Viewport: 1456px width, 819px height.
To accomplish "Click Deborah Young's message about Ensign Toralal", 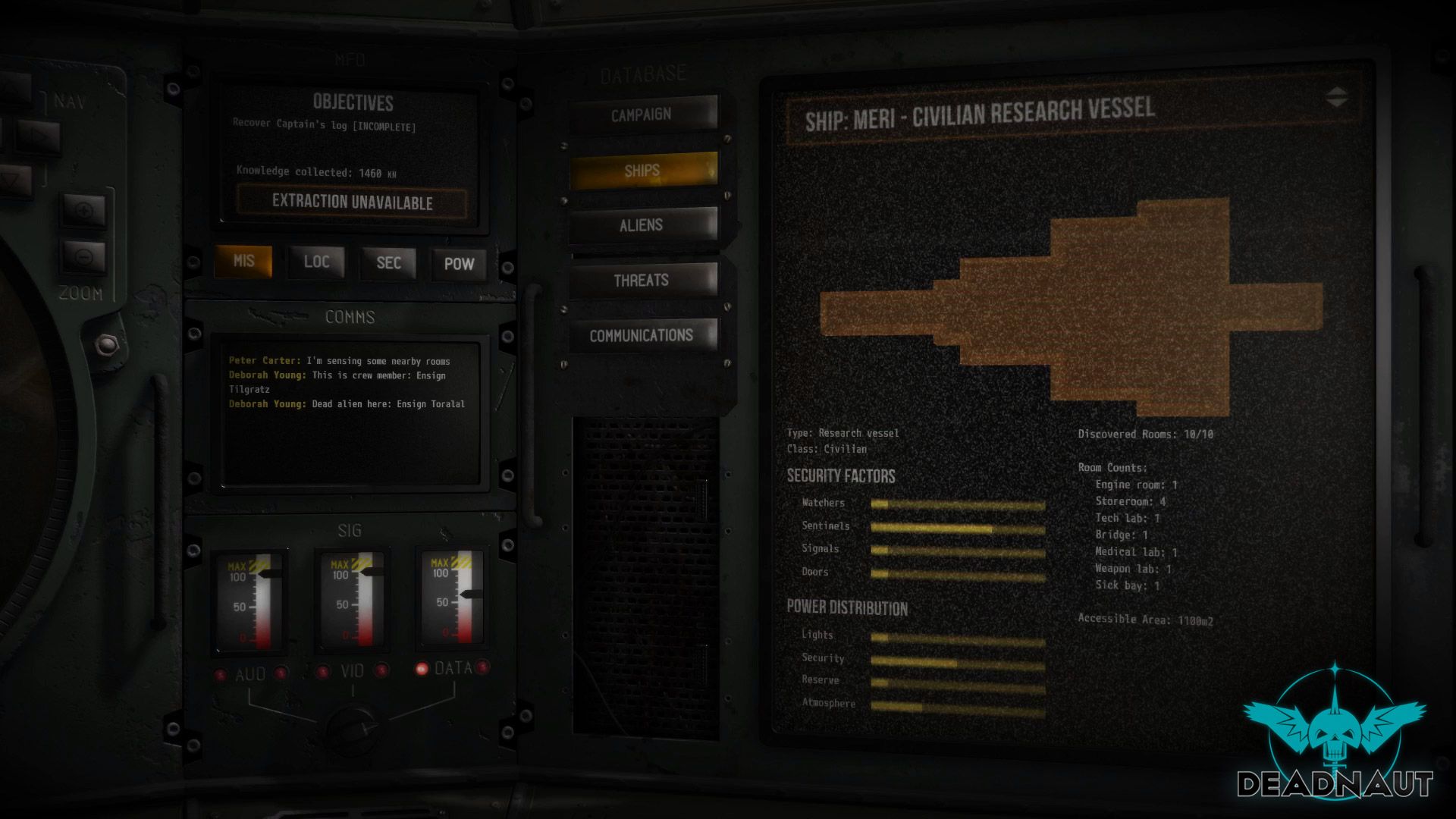I will coord(346,404).
